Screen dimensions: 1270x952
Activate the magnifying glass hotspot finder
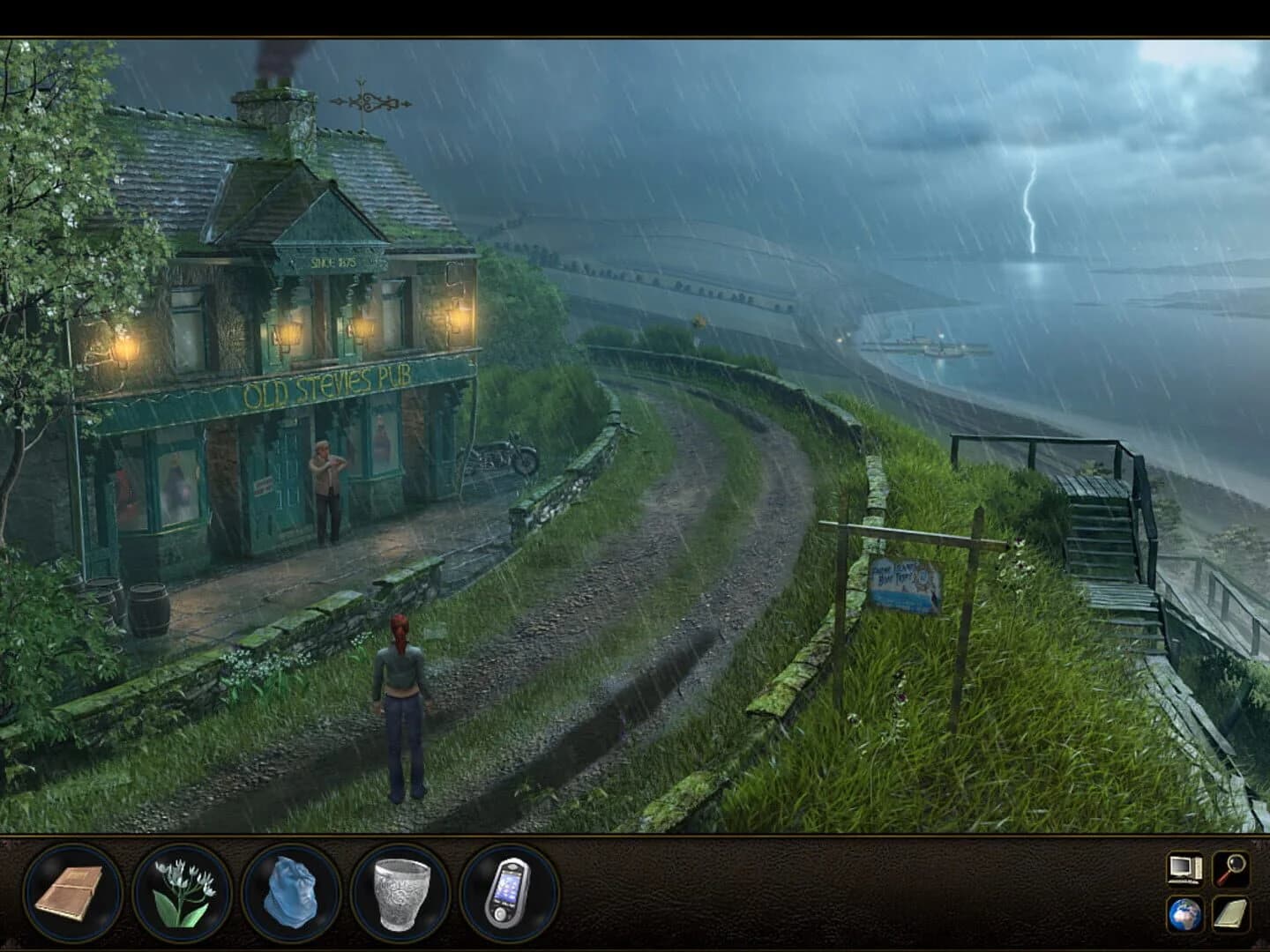(1229, 866)
